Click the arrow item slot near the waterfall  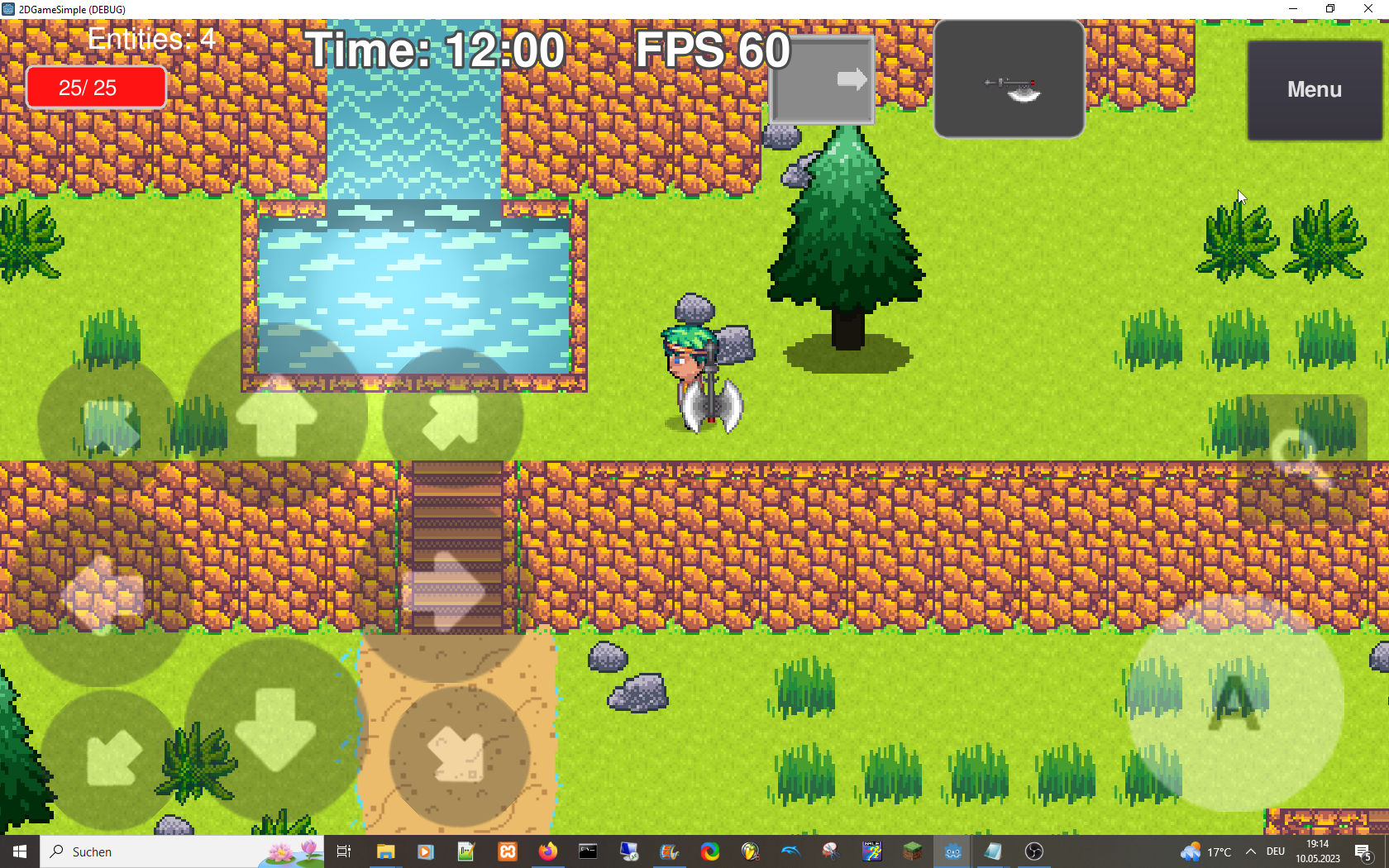(x=822, y=78)
